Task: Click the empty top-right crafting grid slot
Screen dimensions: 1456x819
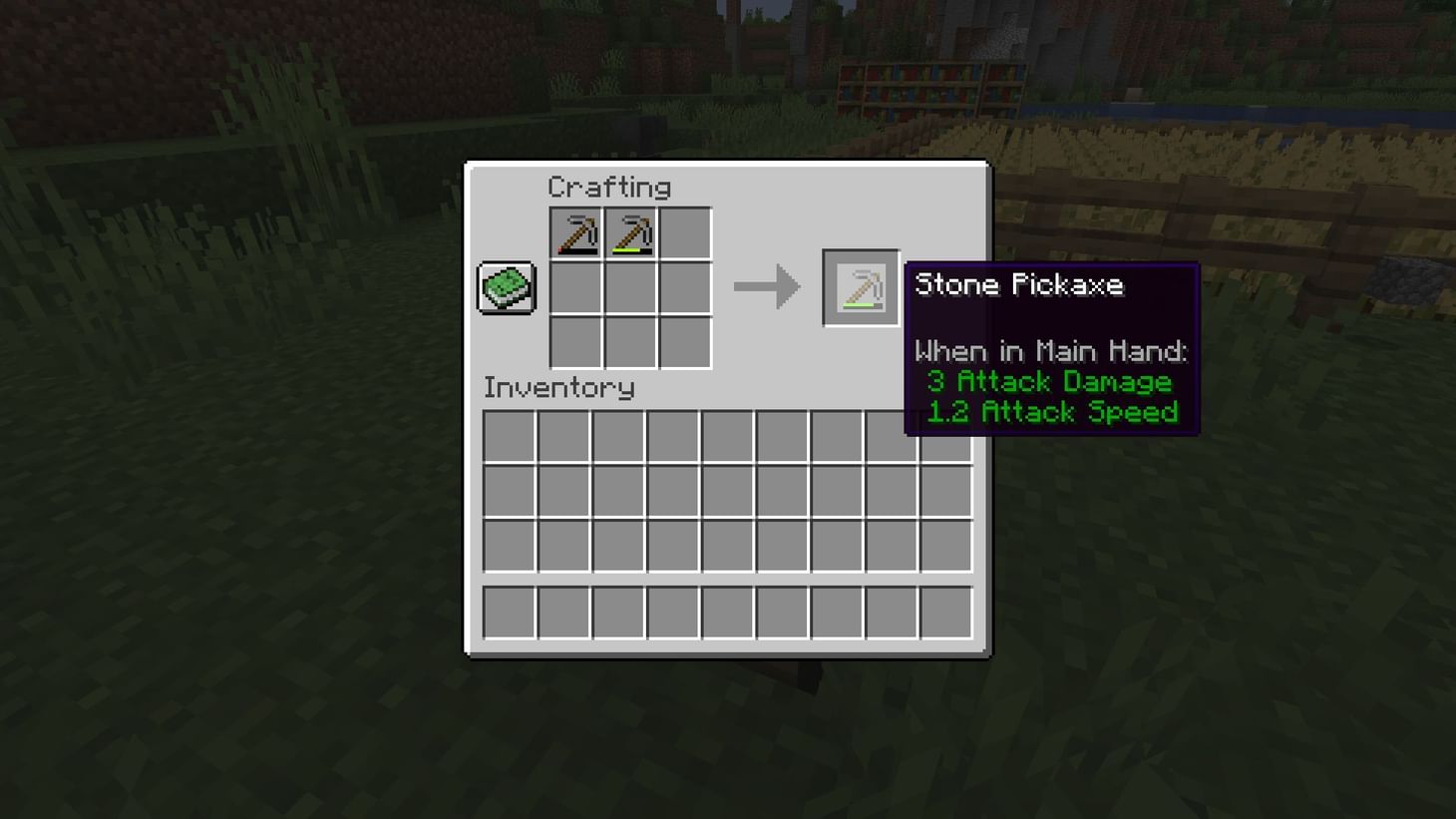Action: pos(686,232)
